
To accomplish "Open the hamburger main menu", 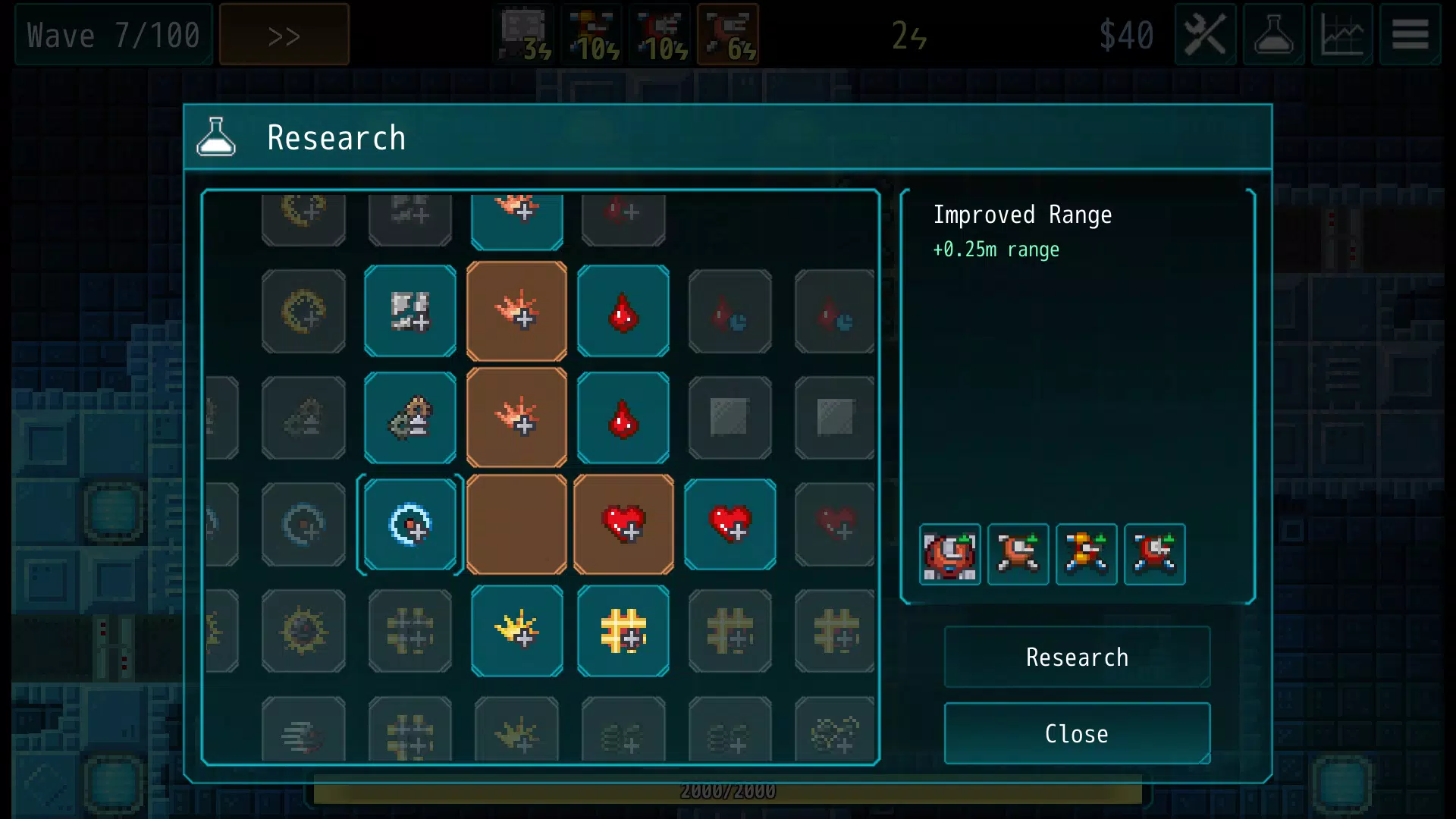I will pyautogui.click(x=1410, y=35).
